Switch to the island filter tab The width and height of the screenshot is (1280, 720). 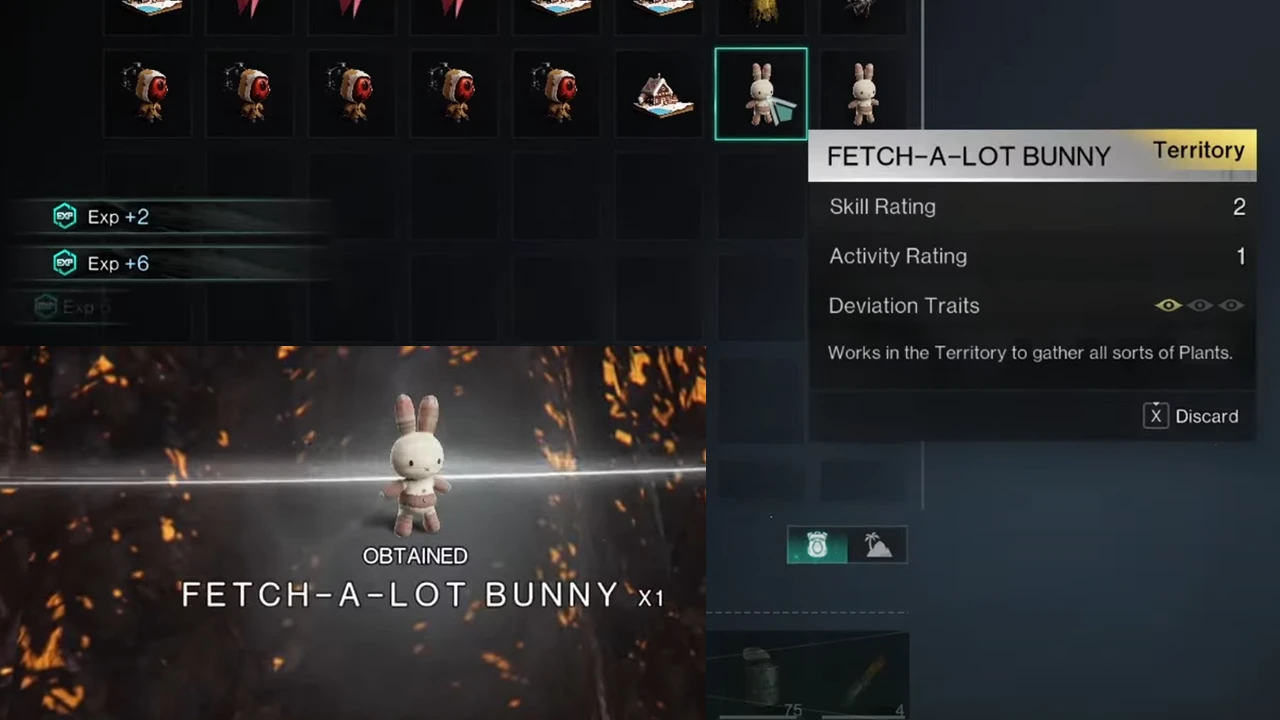878,545
